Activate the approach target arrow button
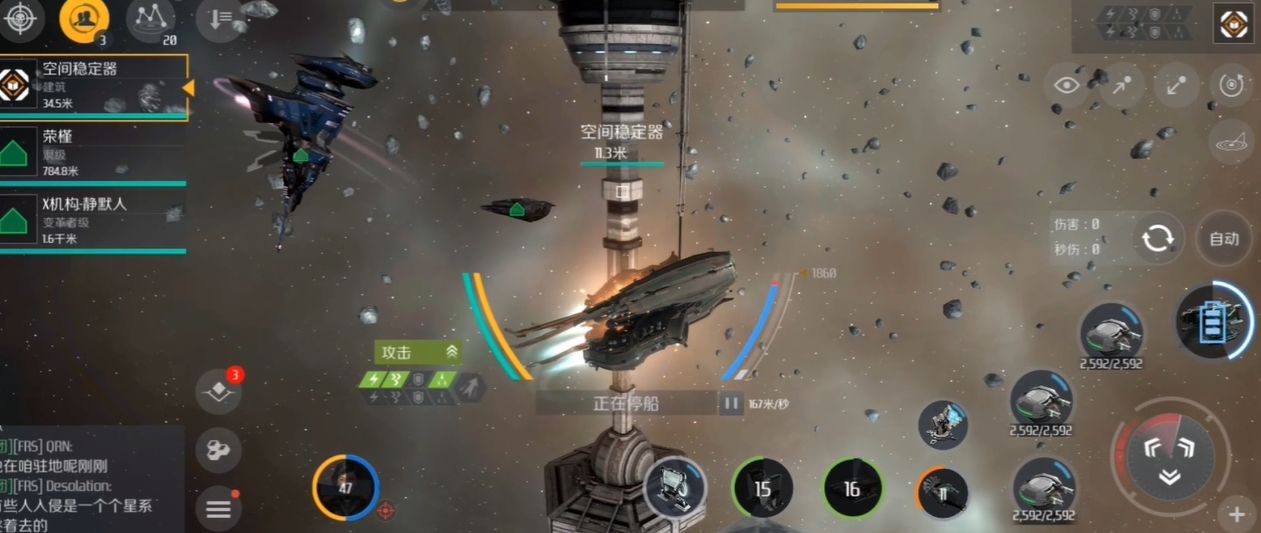 pyautogui.click(x=1121, y=85)
